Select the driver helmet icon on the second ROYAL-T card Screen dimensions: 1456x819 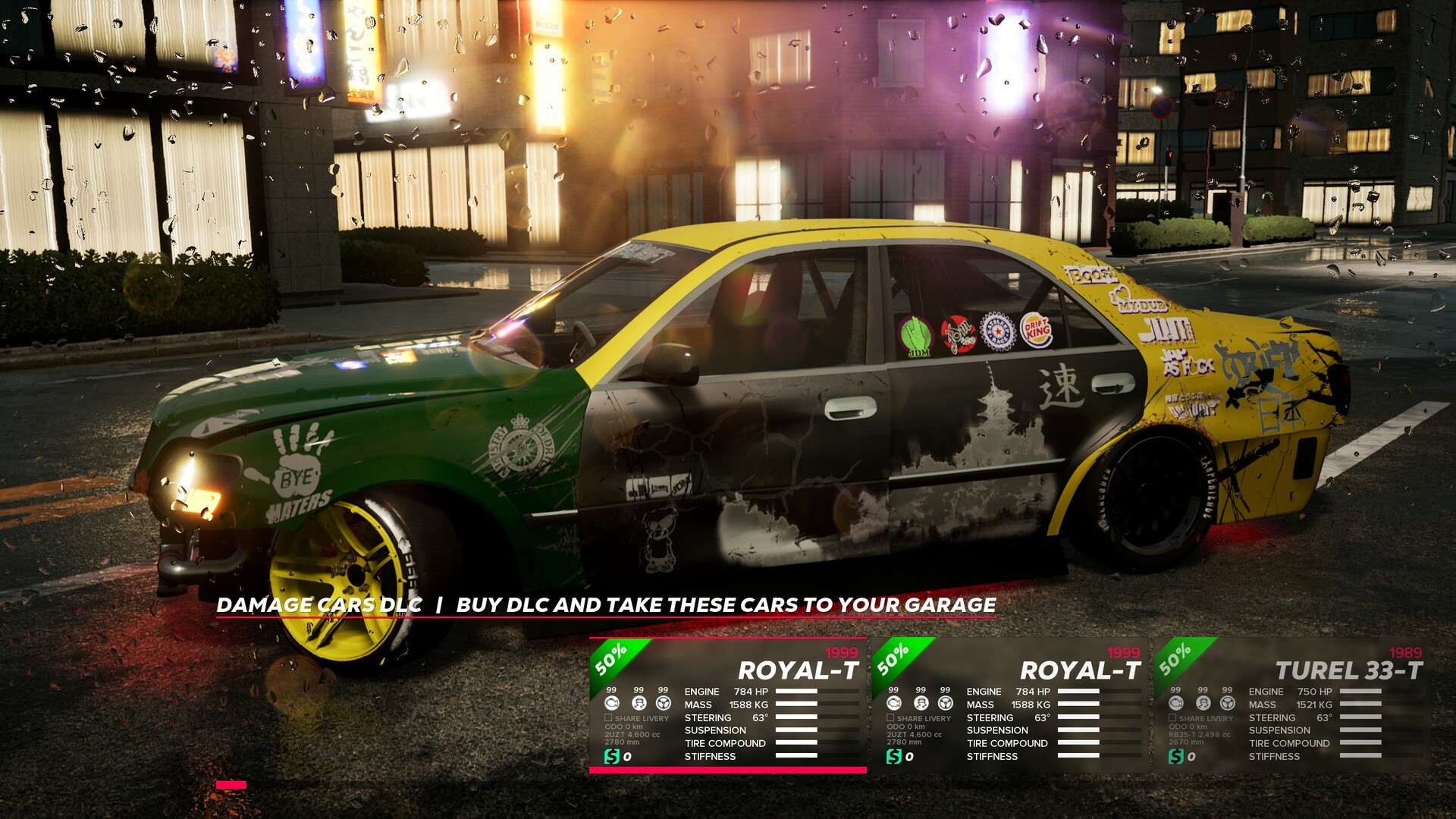(921, 702)
